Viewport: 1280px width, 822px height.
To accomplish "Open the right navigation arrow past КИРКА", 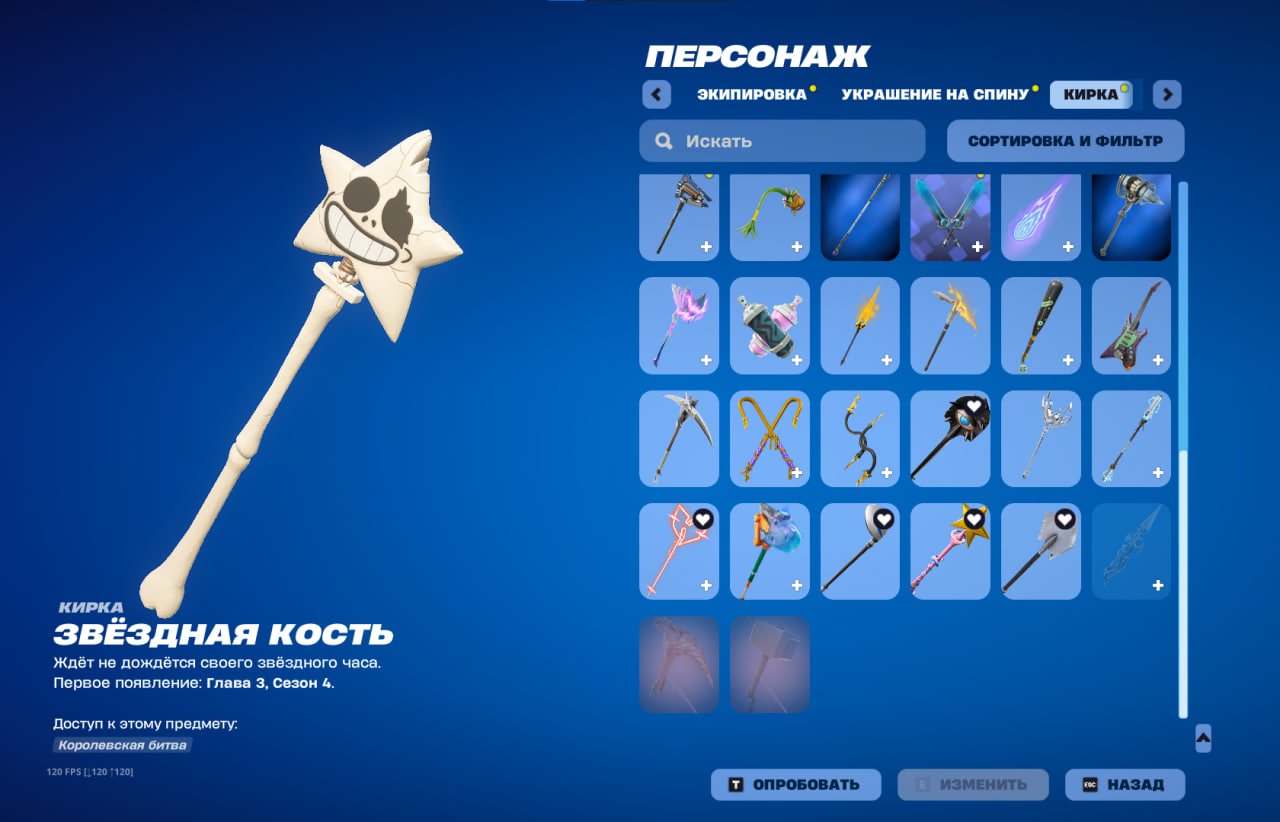I will pyautogui.click(x=1165, y=93).
